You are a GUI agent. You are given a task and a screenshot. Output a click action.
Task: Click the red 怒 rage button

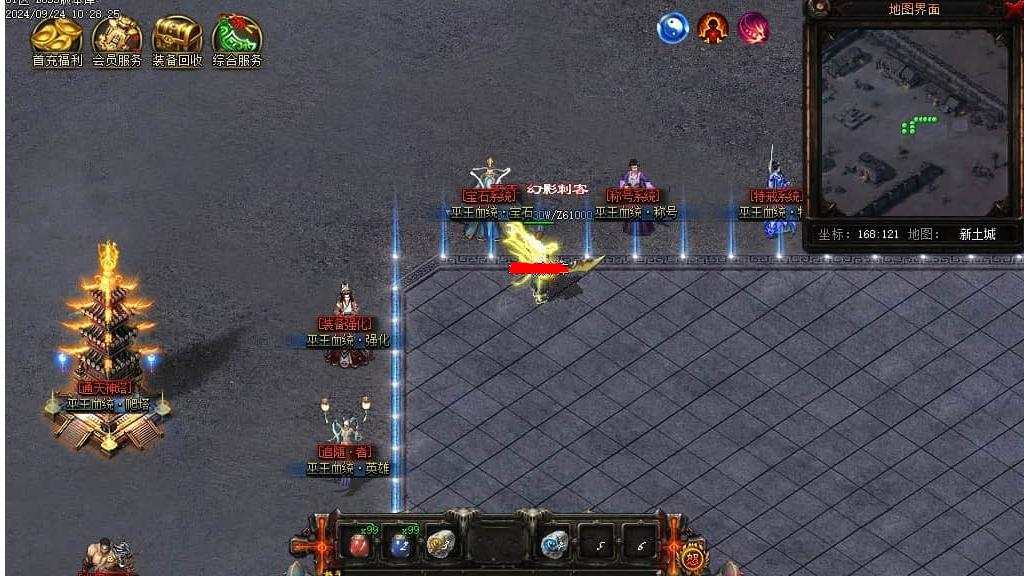click(x=691, y=553)
